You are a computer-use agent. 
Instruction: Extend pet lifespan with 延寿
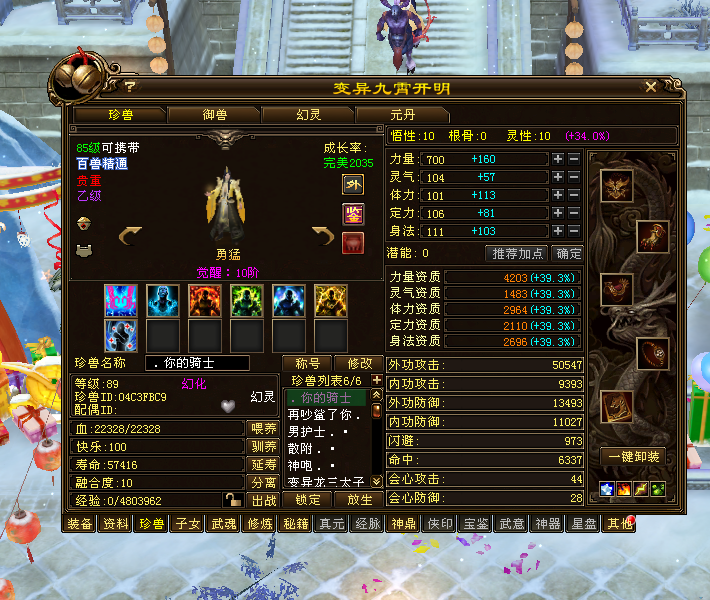coord(262,465)
